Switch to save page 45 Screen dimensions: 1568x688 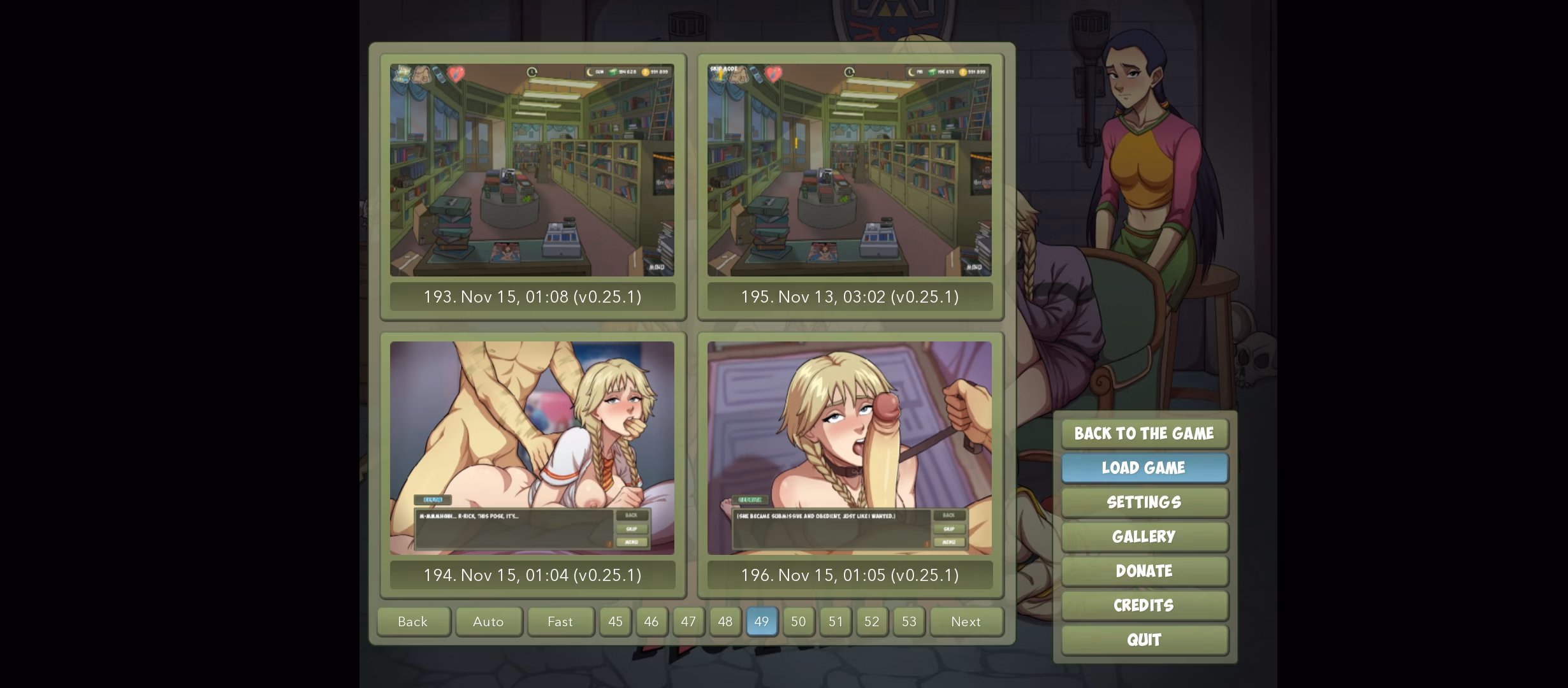point(615,622)
